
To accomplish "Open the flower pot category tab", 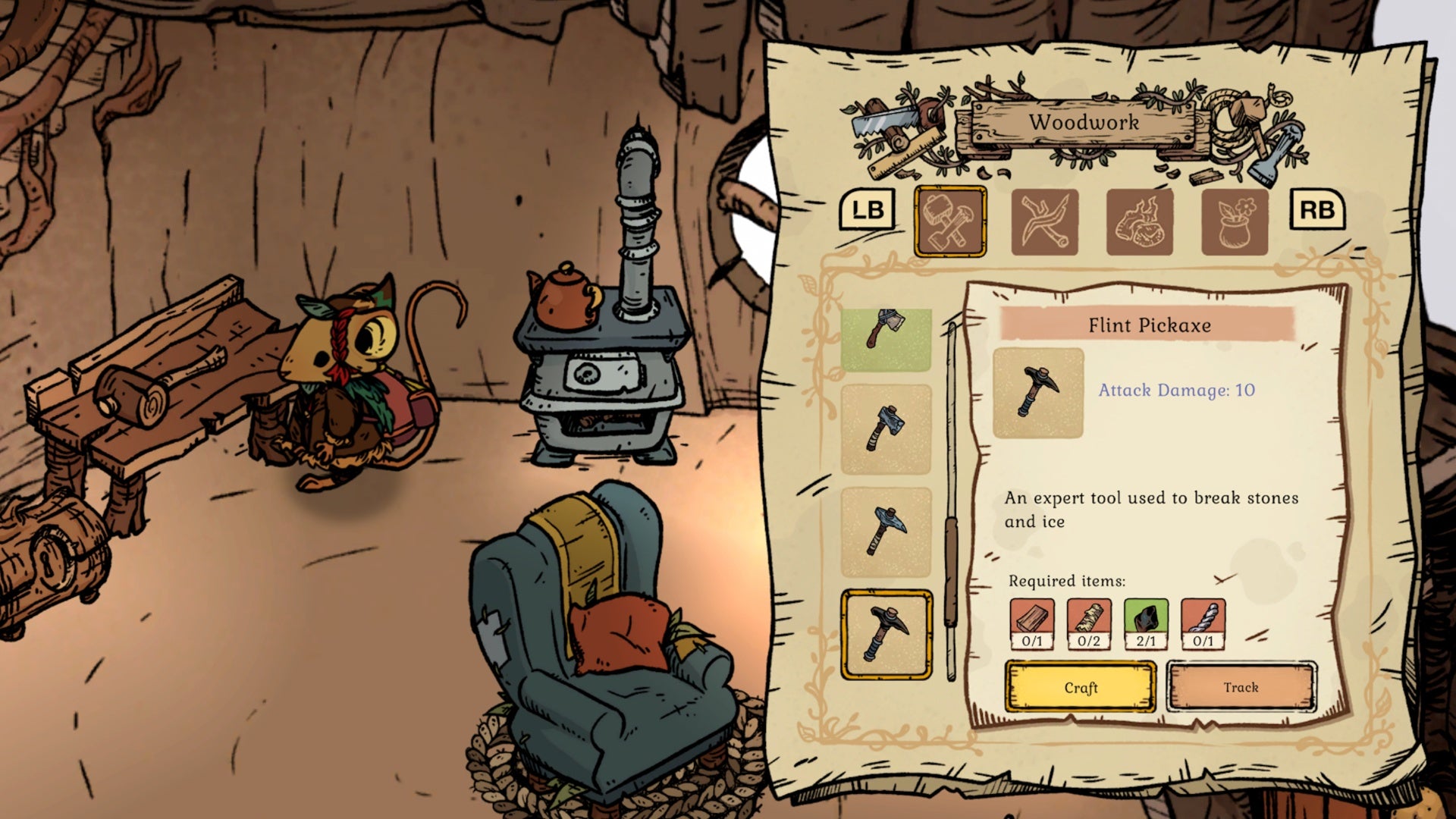I will 1234,221.
